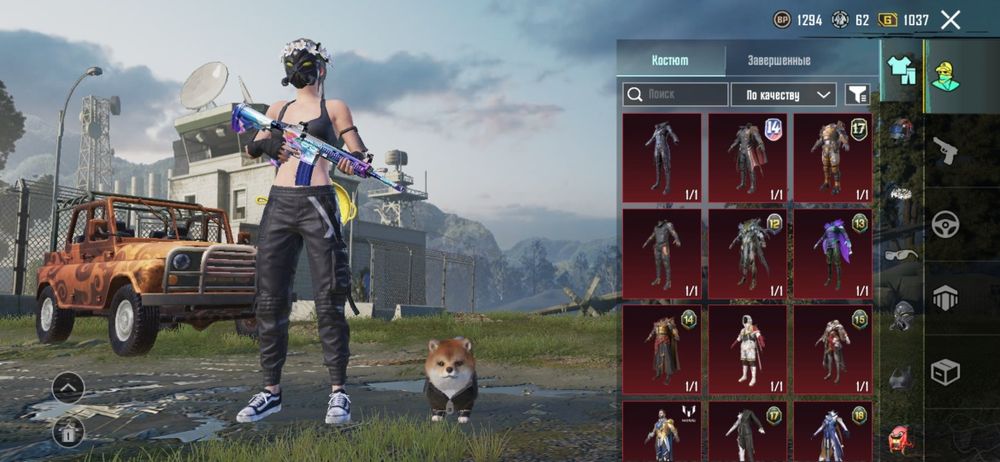Open the pistol weapon skins category

[945, 150]
